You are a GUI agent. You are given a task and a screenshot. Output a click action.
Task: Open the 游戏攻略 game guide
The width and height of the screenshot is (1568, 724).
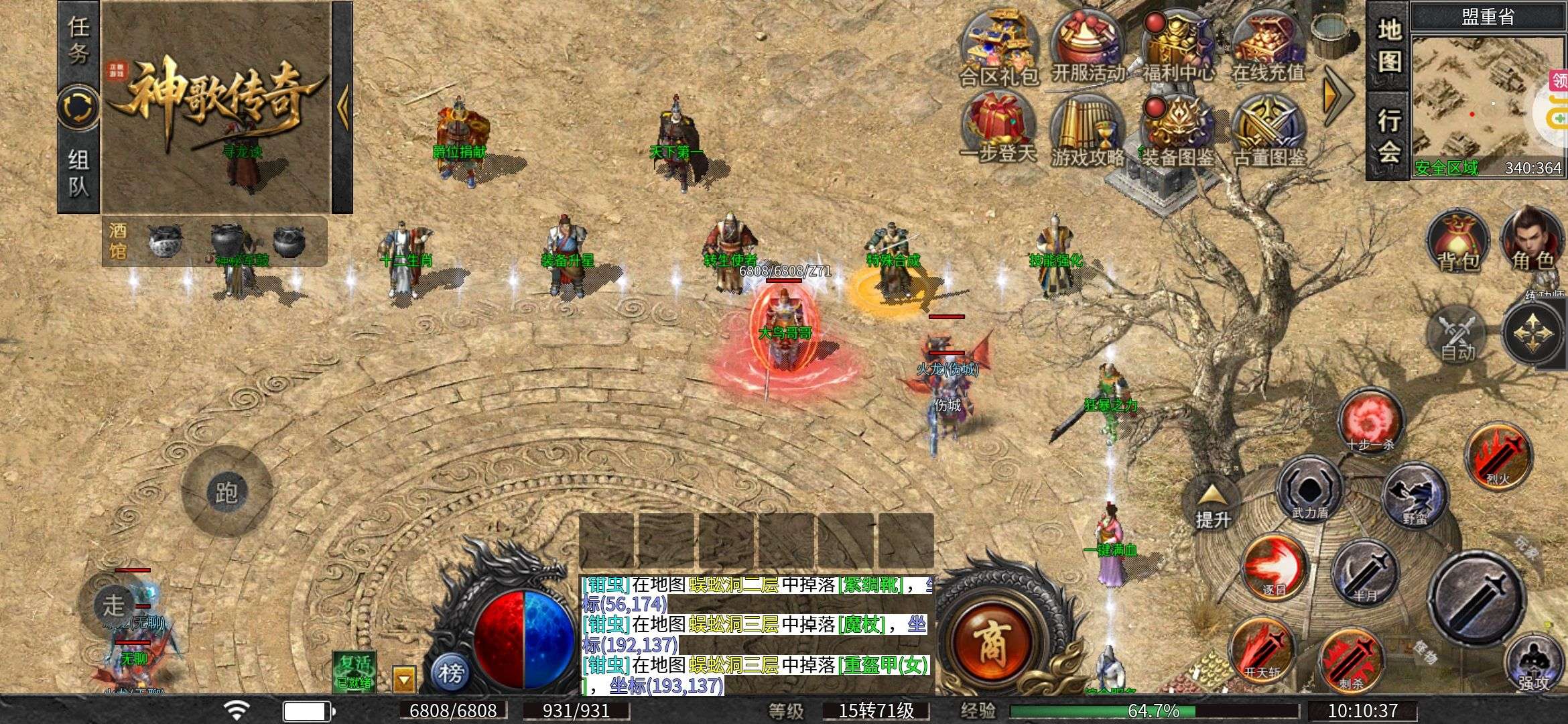[x=1087, y=130]
